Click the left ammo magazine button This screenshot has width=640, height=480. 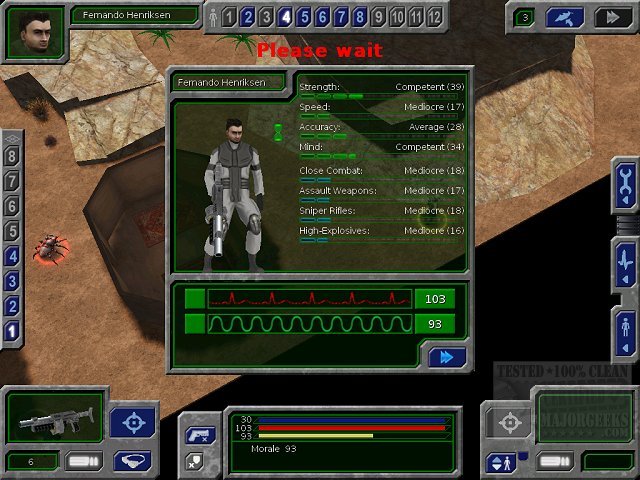point(83,461)
